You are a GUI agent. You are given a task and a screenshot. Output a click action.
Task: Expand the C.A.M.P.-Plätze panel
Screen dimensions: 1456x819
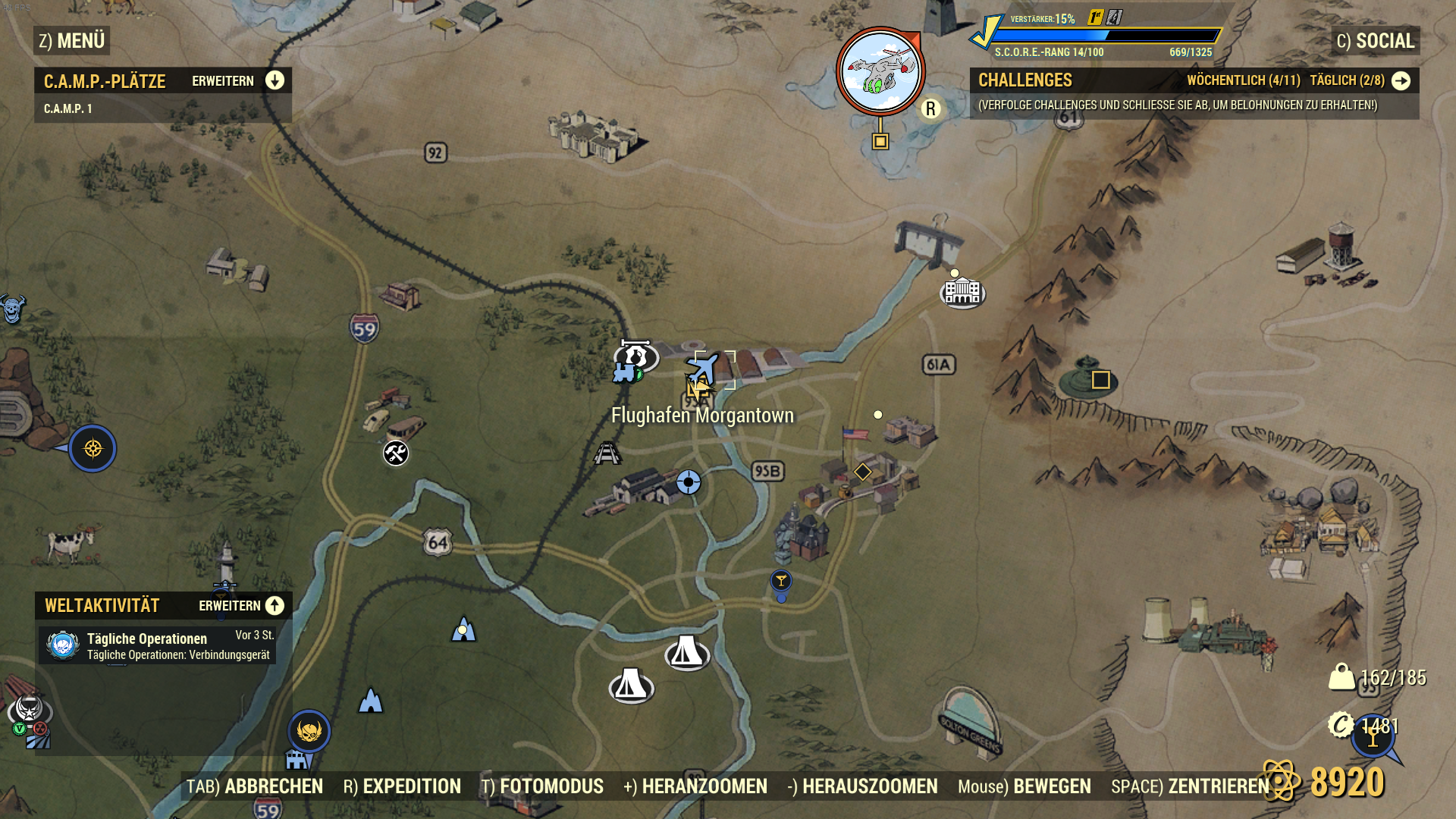[x=275, y=80]
